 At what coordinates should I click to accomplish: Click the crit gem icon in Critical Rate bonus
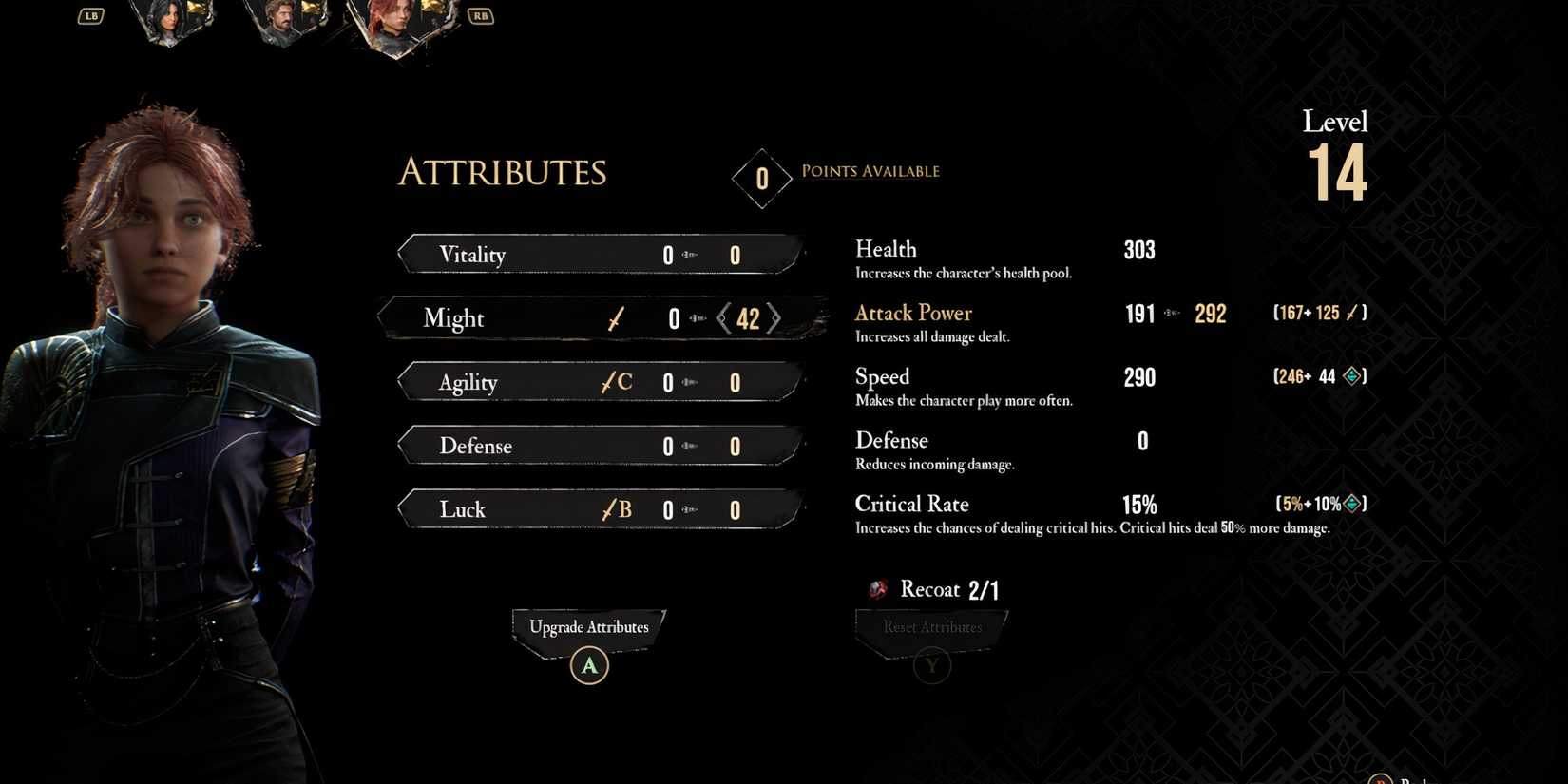point(1353,503)
